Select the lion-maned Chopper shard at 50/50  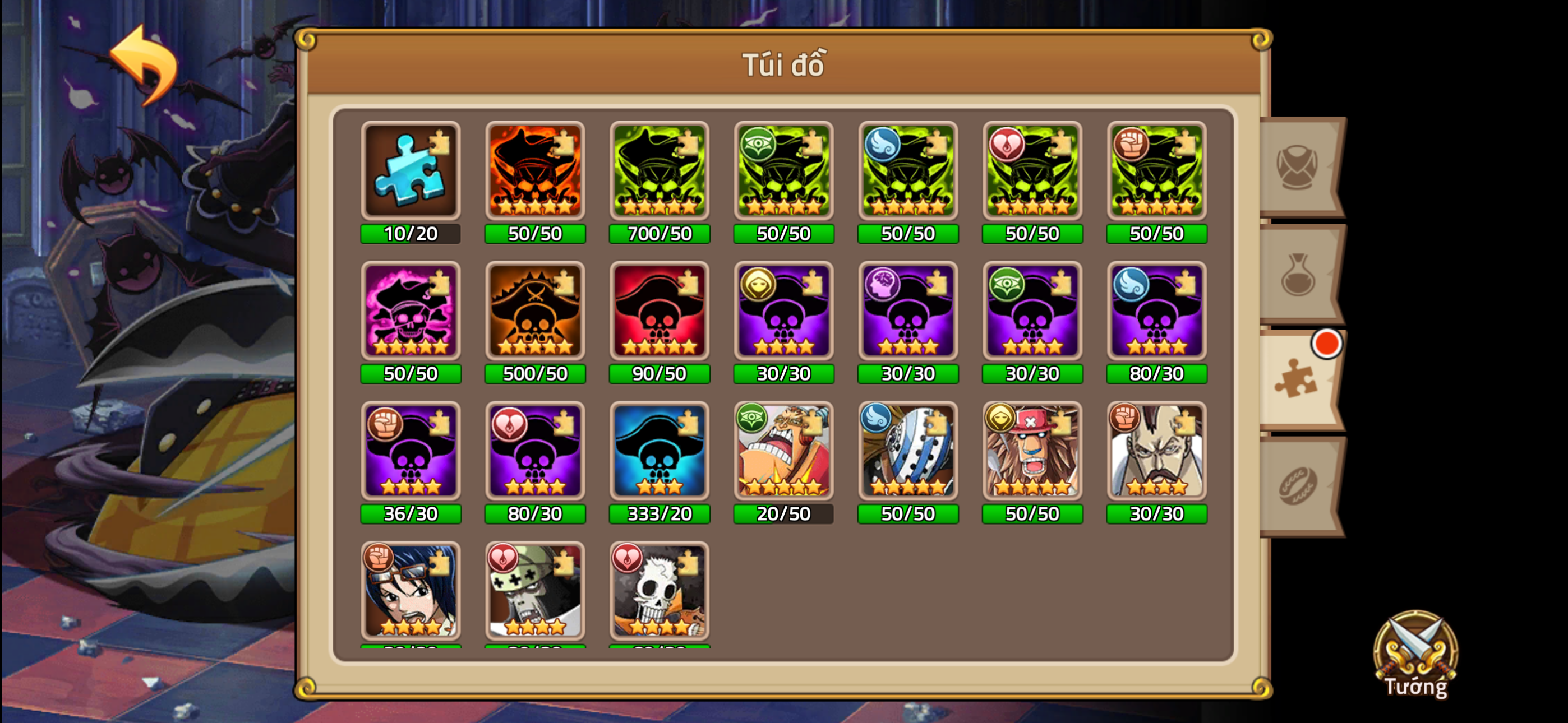point(1032,452)
